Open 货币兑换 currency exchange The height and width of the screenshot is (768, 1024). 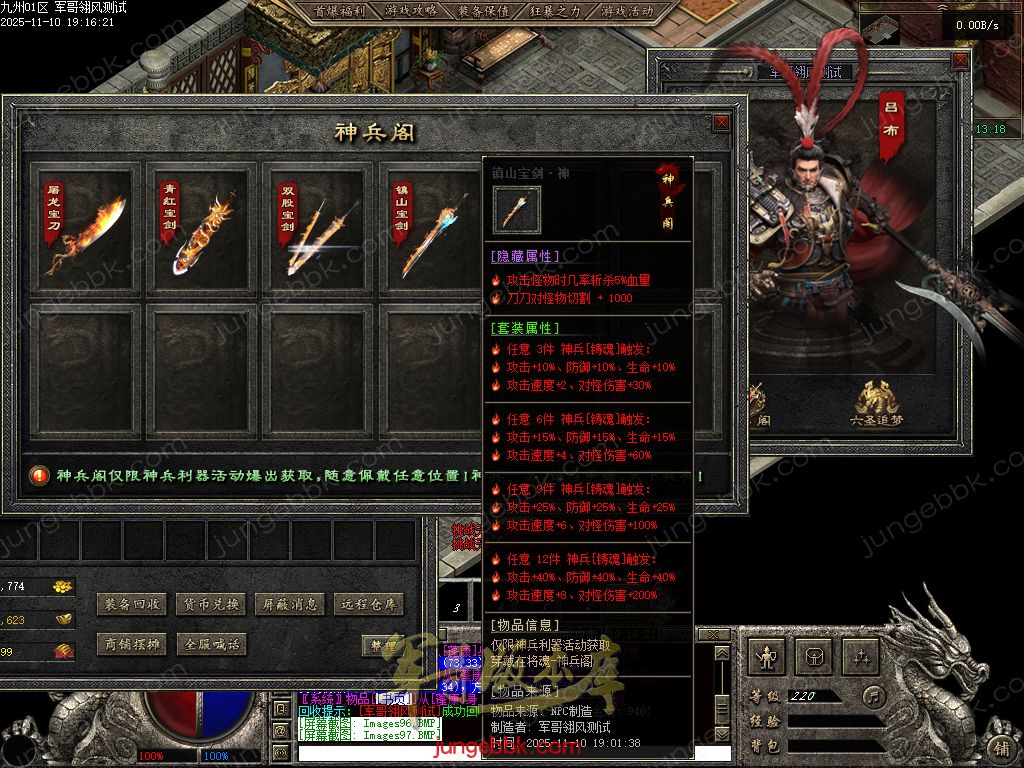pos(210,604)
